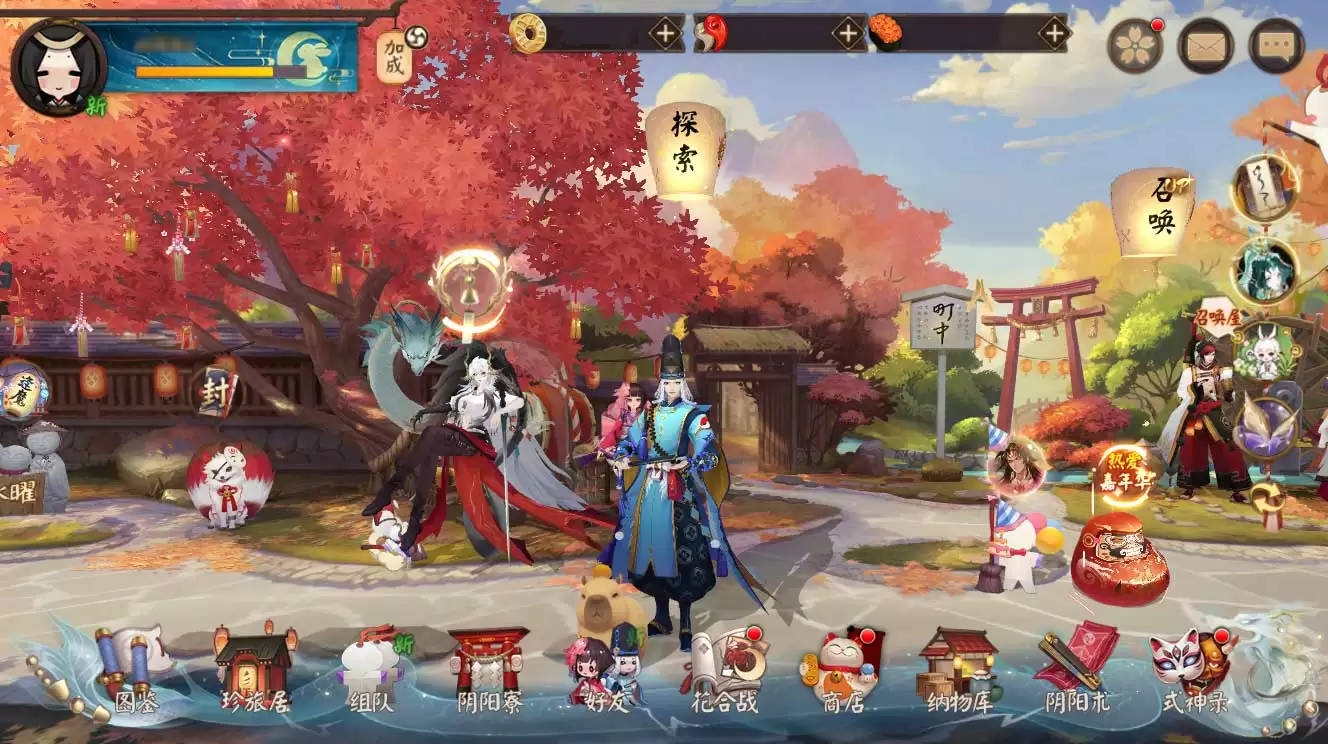Click the 加成 bonus lantern
The image size is (1328, 744).
click(x=394, y=56)
